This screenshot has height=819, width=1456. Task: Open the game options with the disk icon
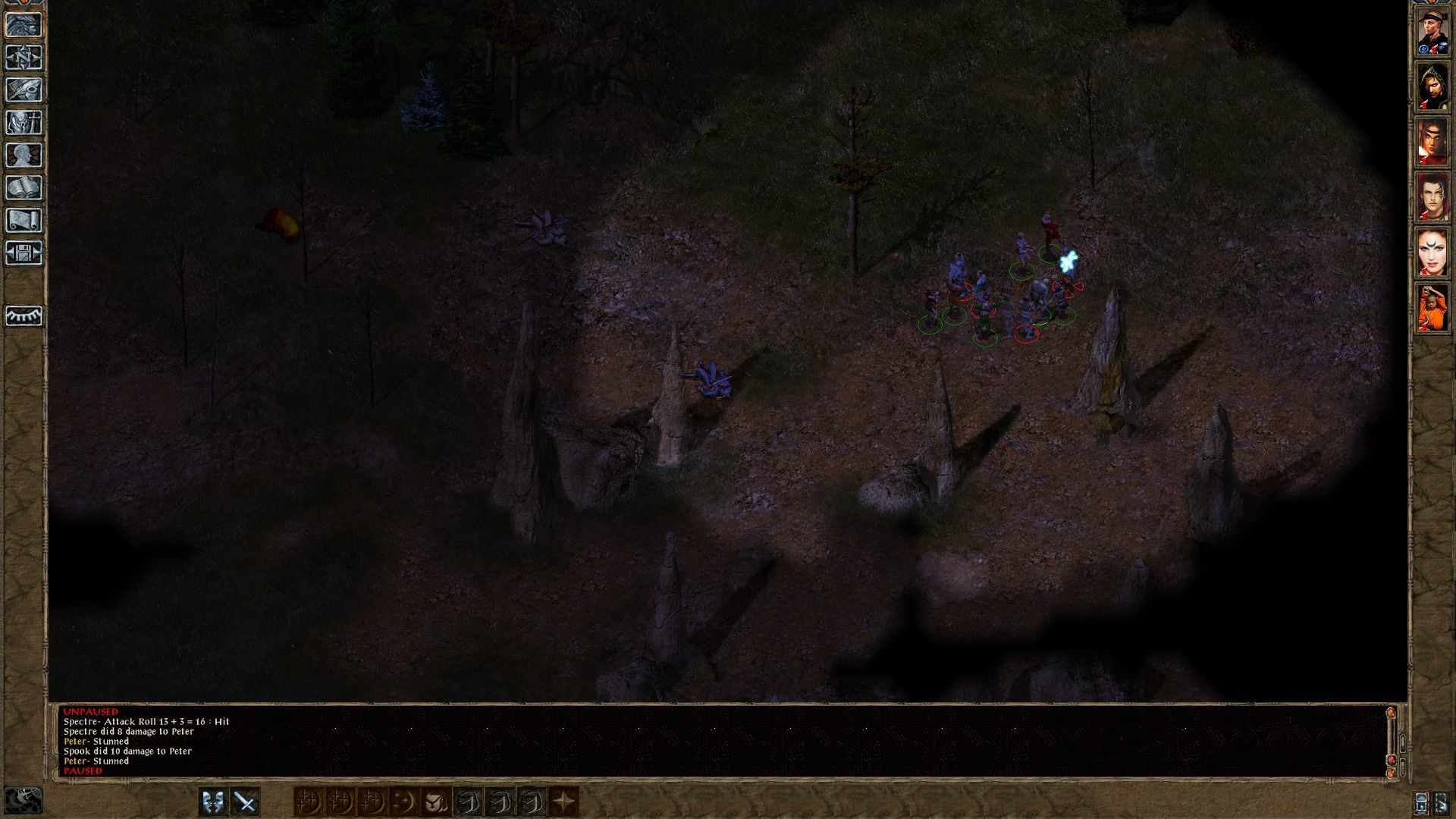[x=25, y=250]
